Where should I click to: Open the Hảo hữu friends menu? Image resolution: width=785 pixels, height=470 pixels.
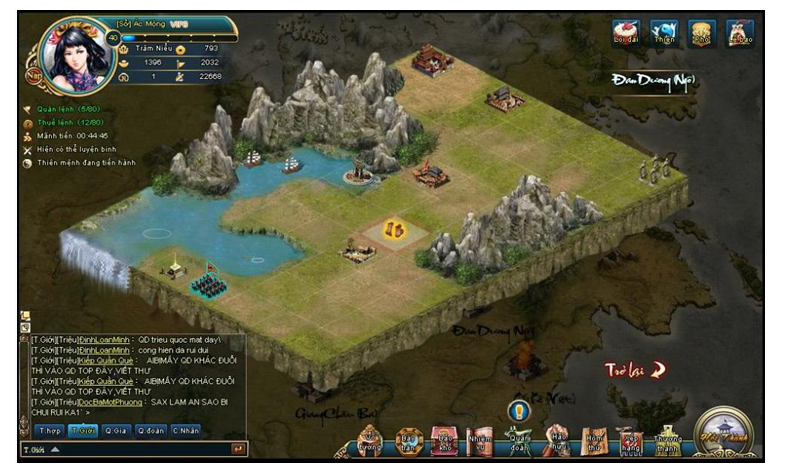[557, 440]
